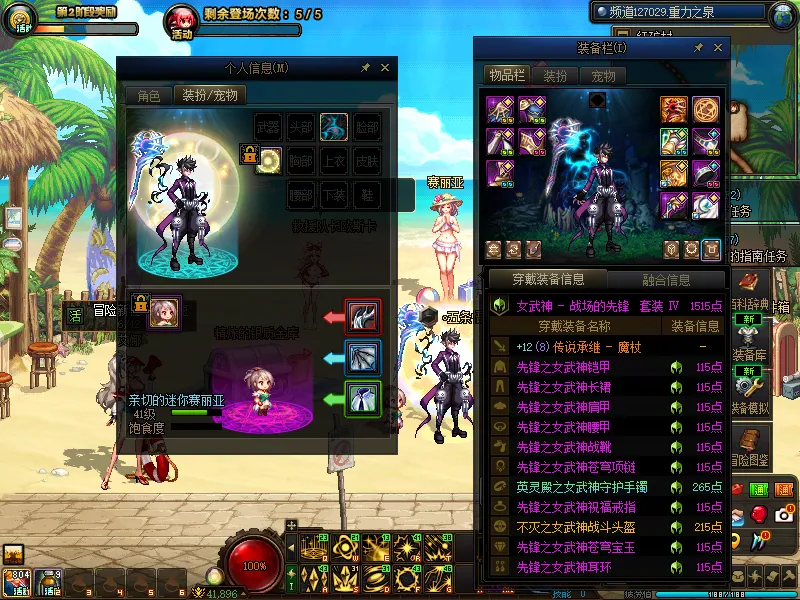
Task: Select the 武器 costume slot
Action: (x=269, y=127)
